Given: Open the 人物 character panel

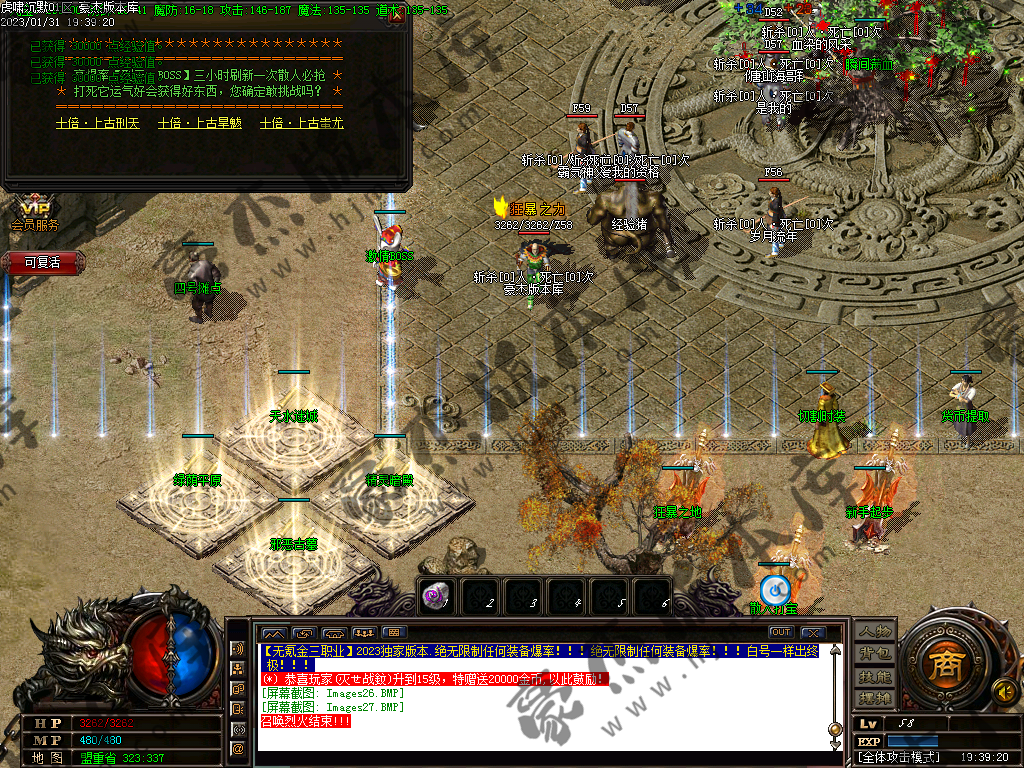Looking at the screenshot, I should (875, 632).
